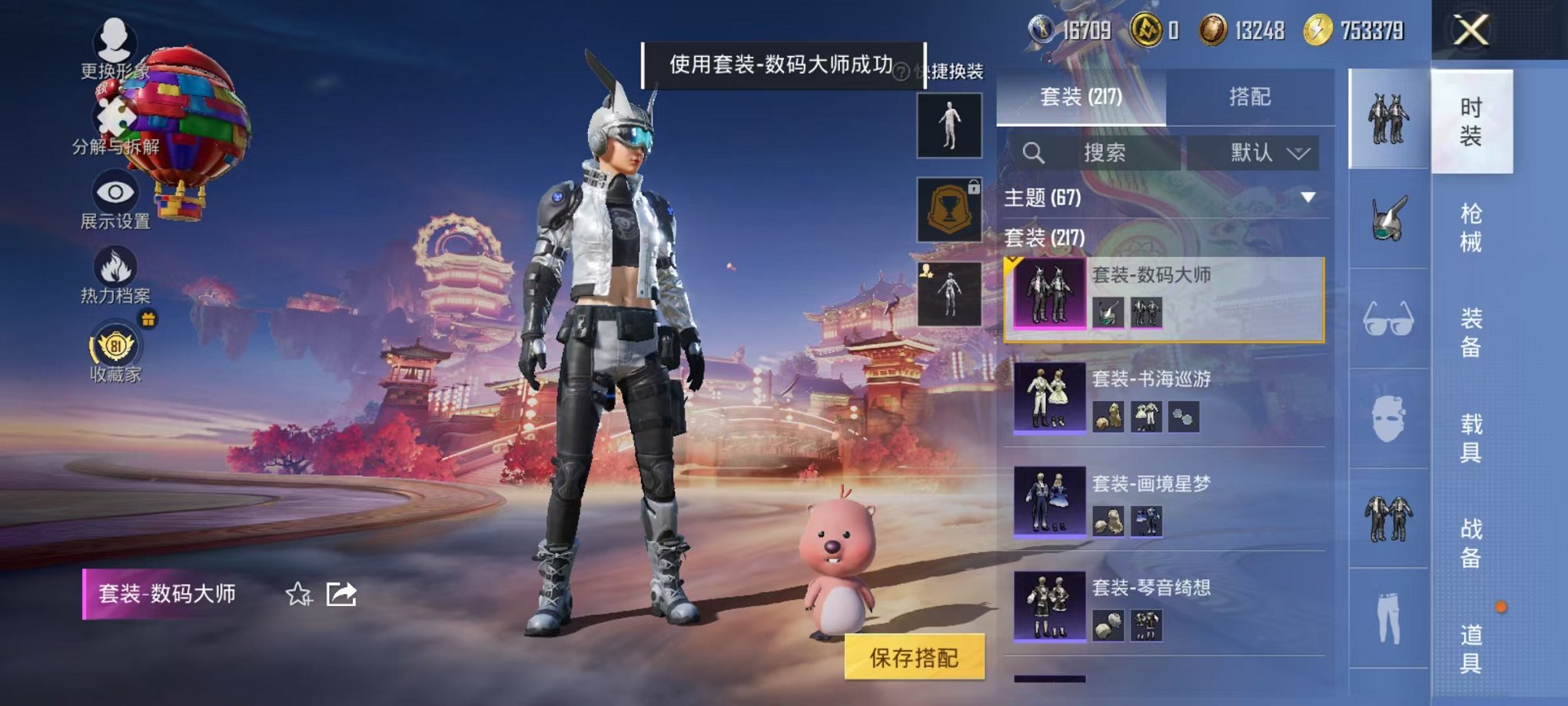Open 展示设置 display settings
Screen dimensions: 1568x706
click(x=115, y=204)
